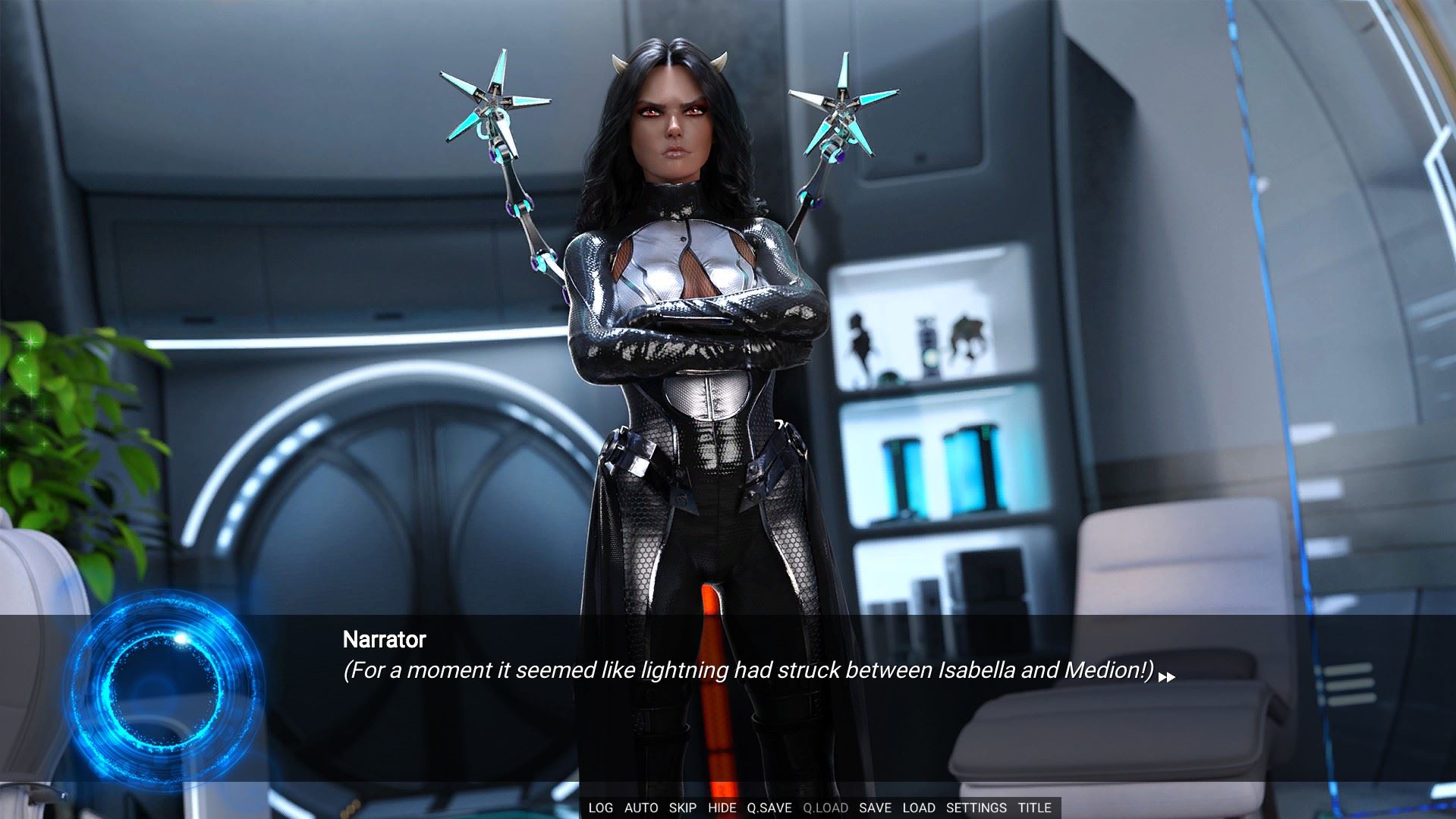The width and height of the screenshot is (1456, 819).
Task: Quick save using Q.SAVE
Action: click(769, 808)
